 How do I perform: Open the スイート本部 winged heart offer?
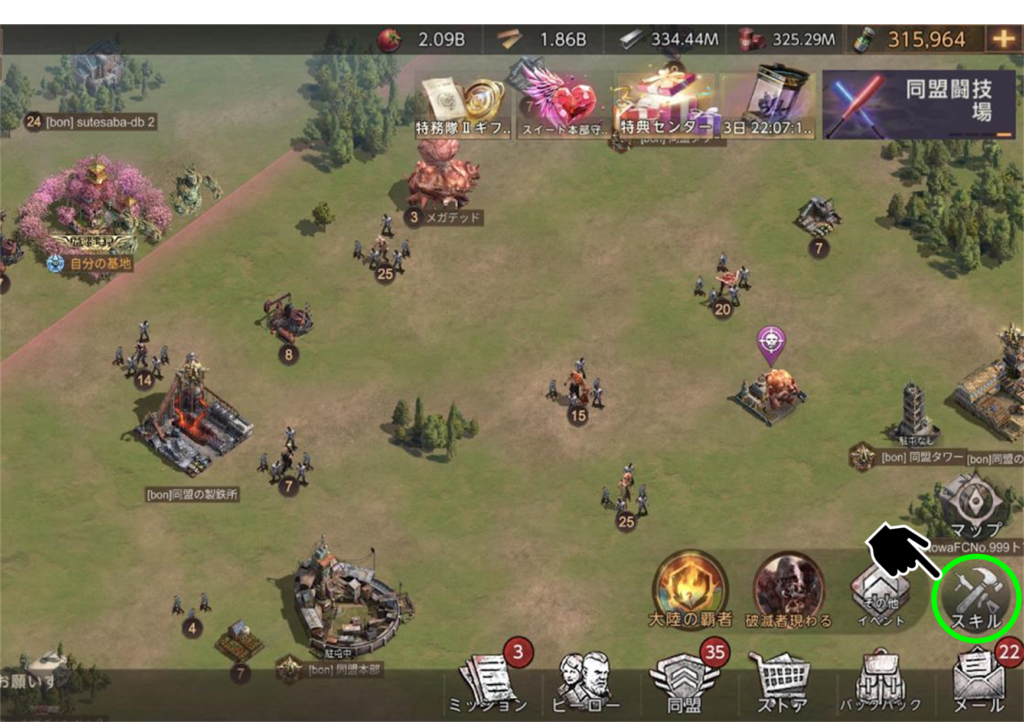tap(562, 104)
